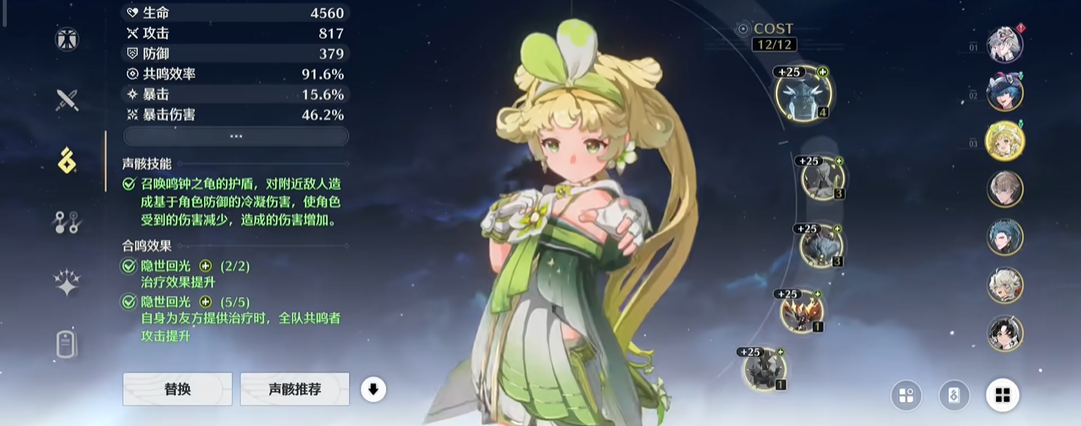Choose the last dark-haired character portrait
Viewport: 1081px width, 426px height.
1005,332
